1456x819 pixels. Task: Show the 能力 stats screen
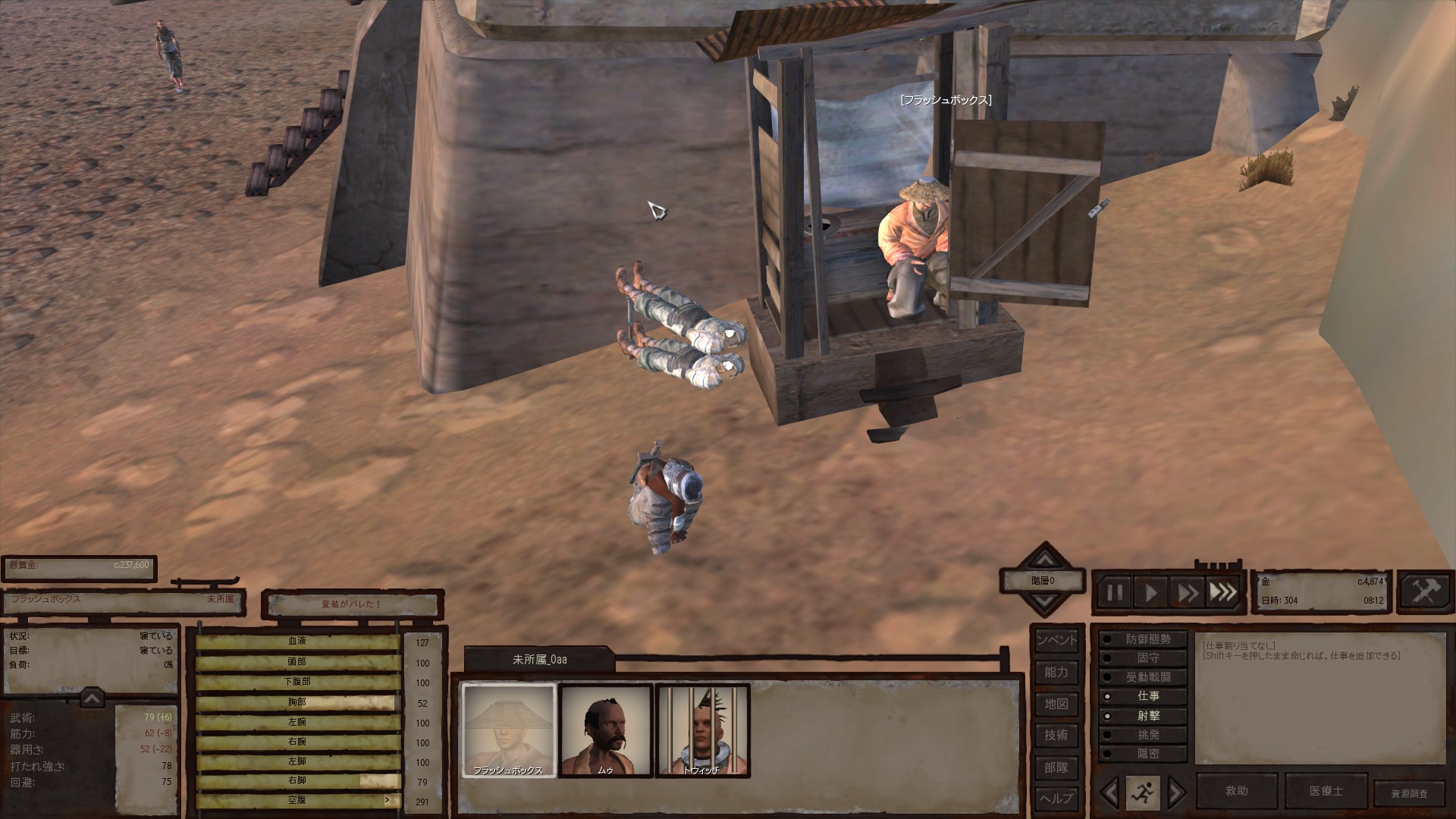click(1056, 673)
